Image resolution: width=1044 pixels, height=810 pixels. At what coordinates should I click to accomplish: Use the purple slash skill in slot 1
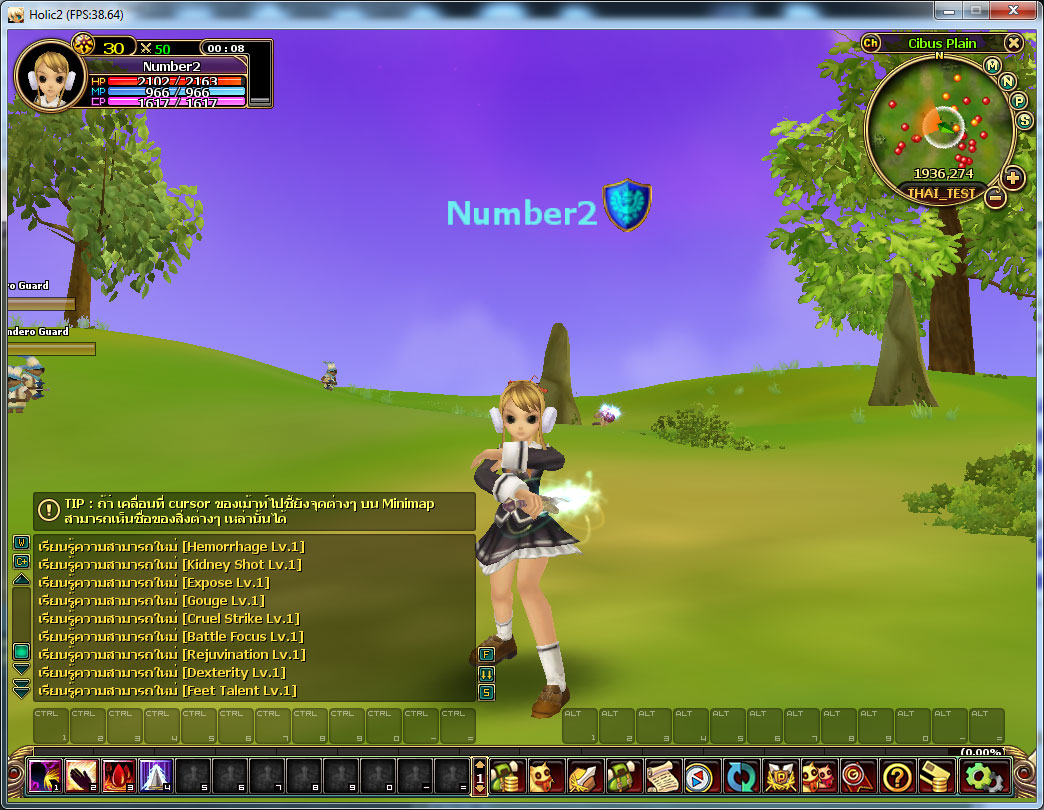45,775
